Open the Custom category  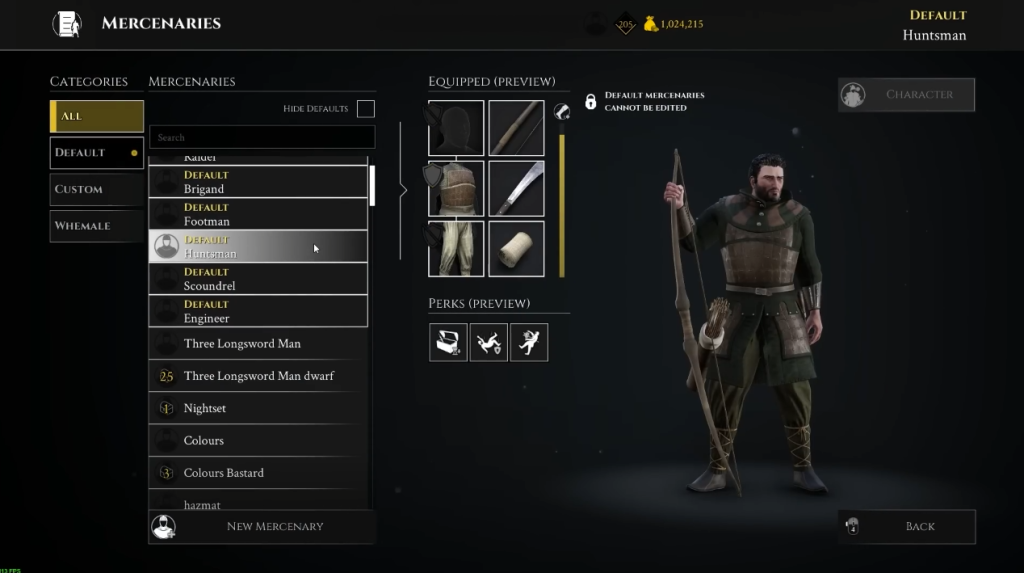97,189
